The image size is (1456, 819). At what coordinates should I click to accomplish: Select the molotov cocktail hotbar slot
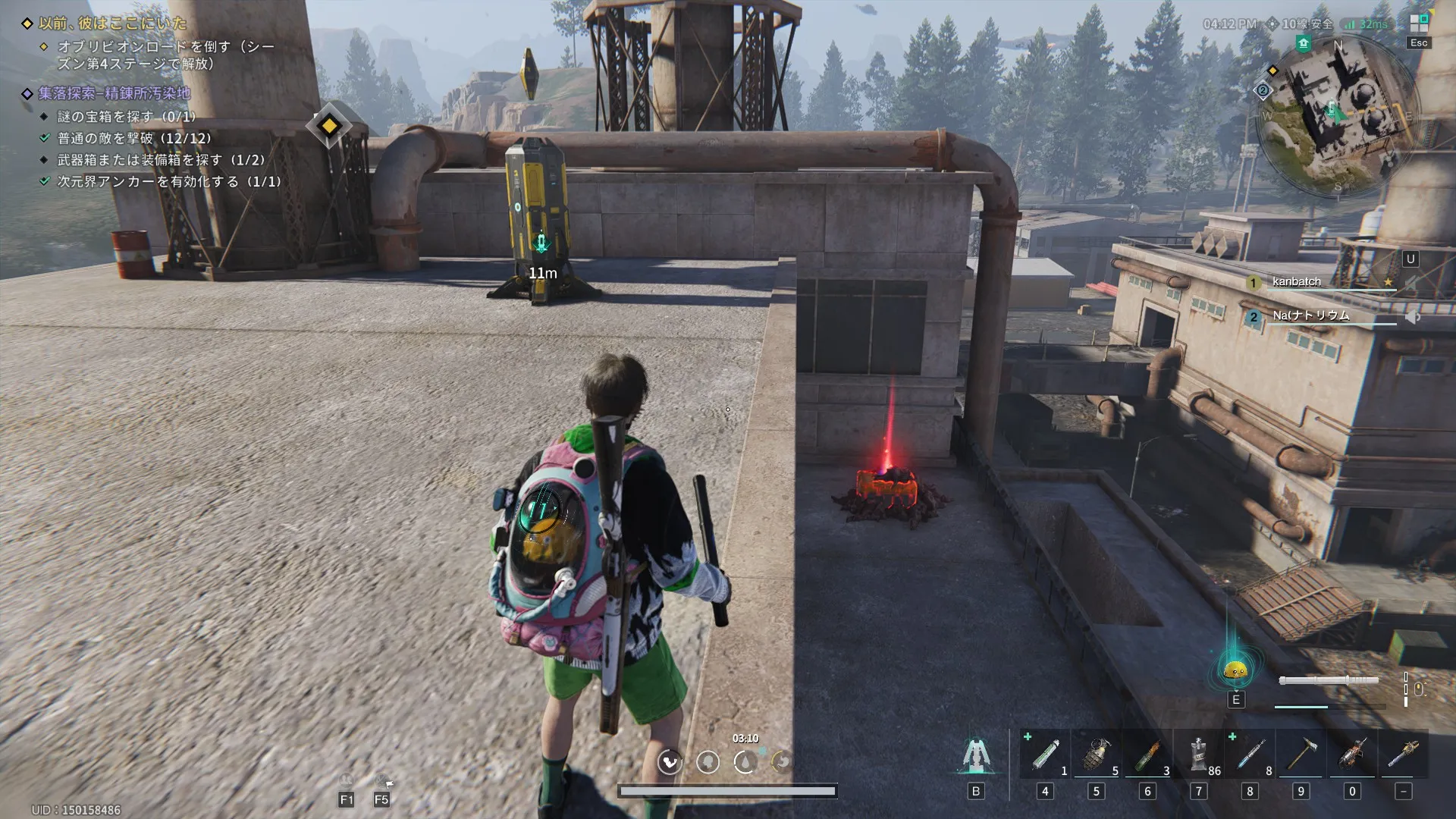(1148, 755)
